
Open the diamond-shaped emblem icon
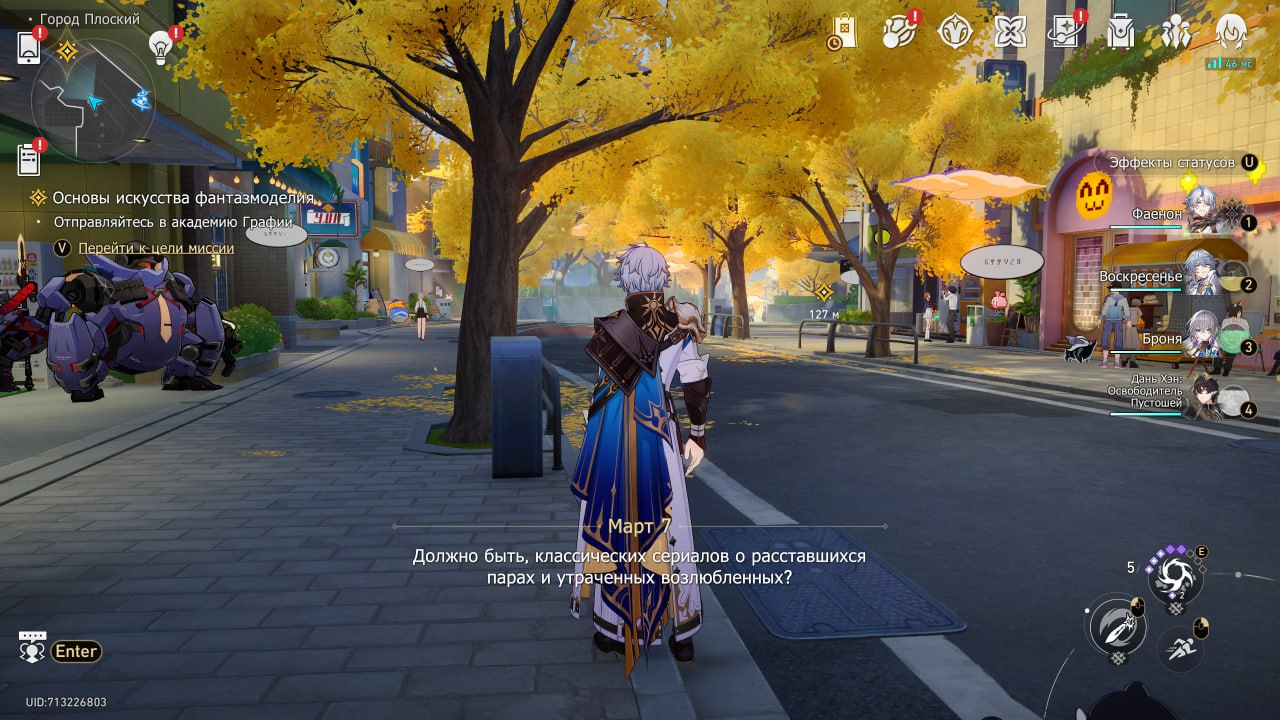pos(955,32)
